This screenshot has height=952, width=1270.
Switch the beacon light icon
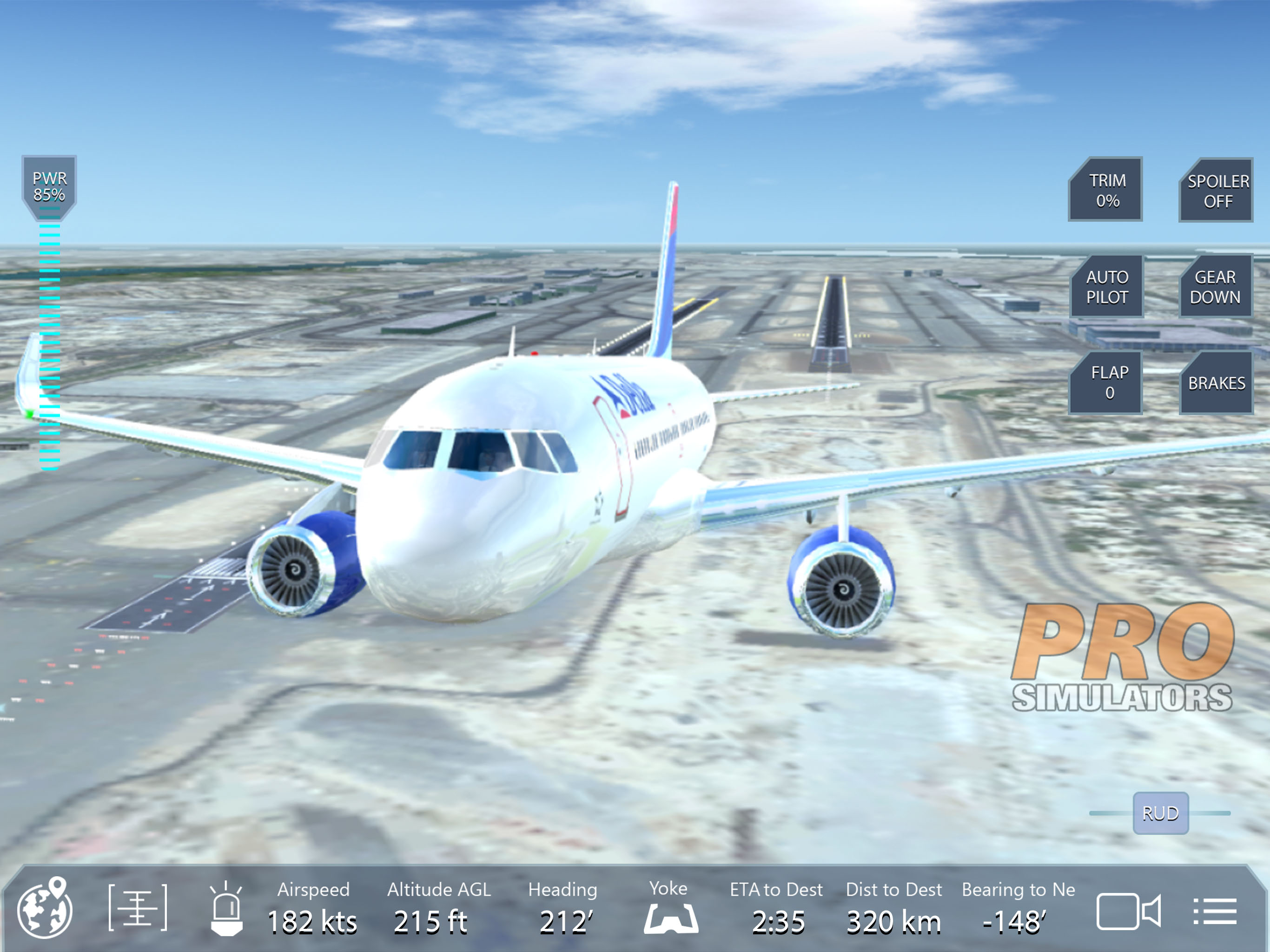coord(226,910)
